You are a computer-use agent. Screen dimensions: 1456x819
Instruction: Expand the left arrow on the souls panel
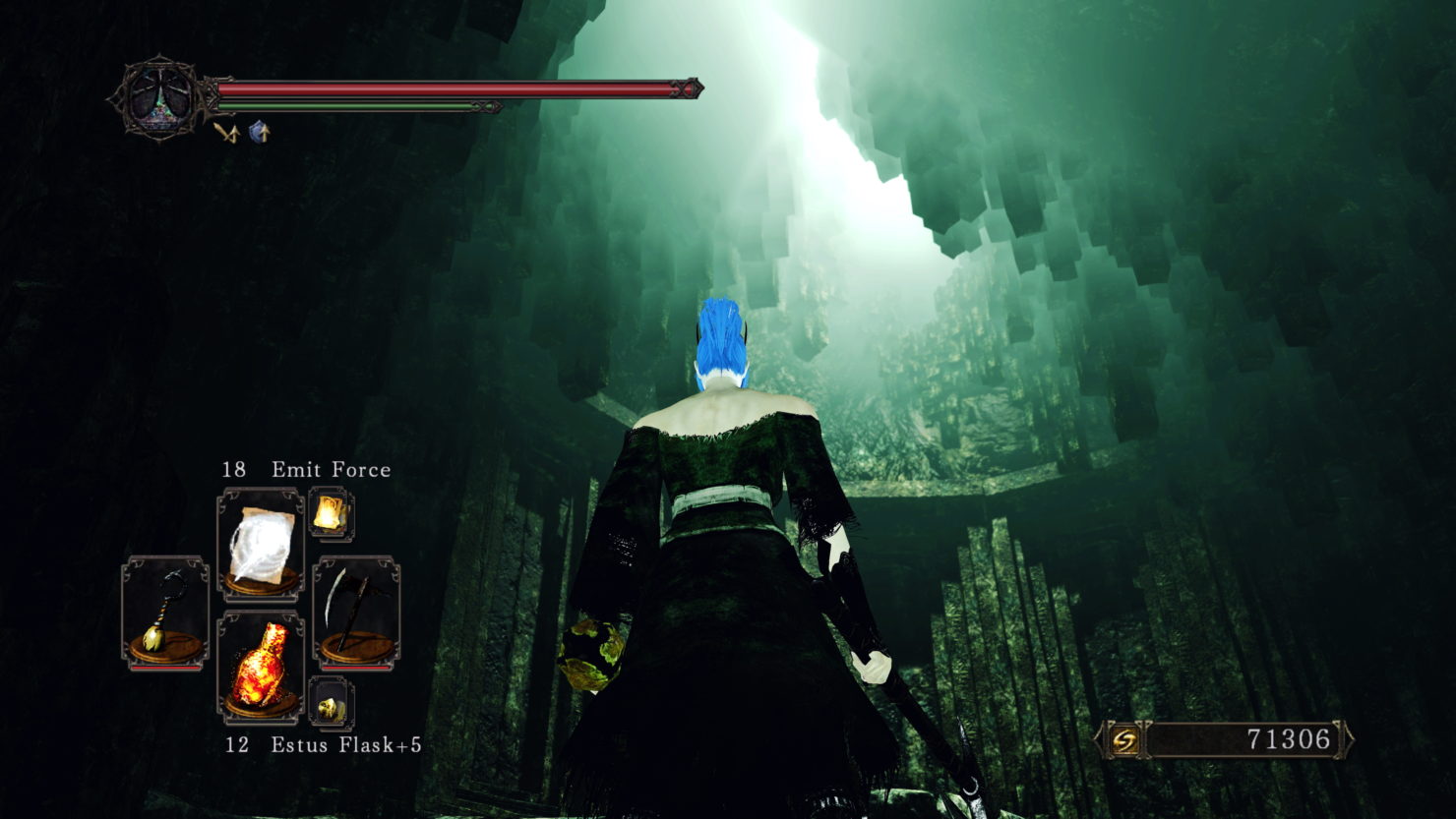tap(1097, 737)
